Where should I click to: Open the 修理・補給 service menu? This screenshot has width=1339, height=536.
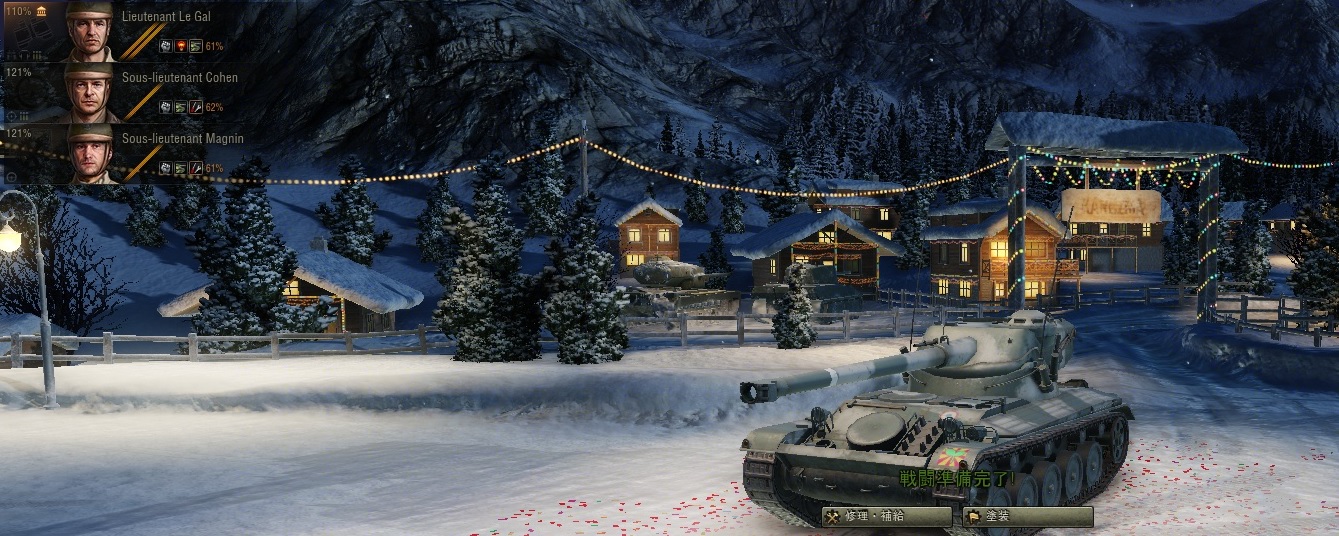(x=886, y=517)
